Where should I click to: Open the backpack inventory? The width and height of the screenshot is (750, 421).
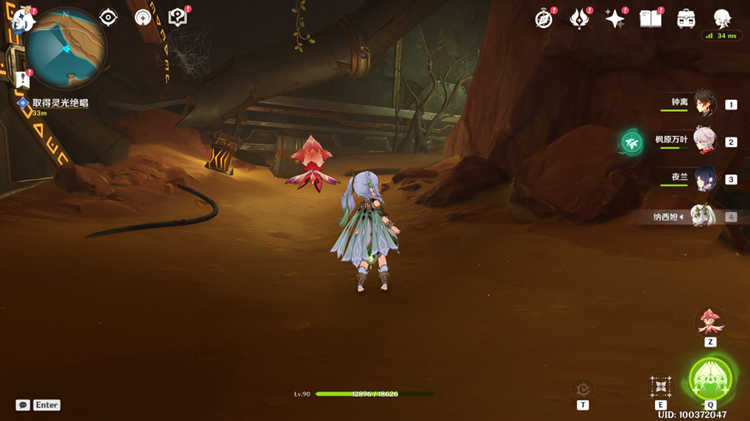click(x=686, y=18)
